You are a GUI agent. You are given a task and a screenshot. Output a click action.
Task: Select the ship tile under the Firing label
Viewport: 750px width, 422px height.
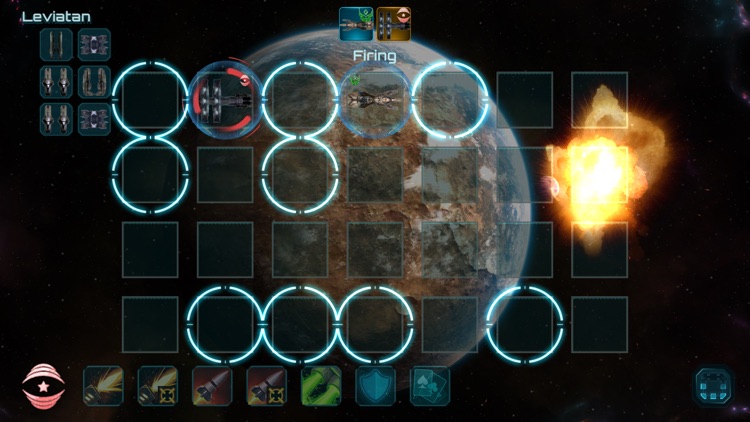[374, 100]
